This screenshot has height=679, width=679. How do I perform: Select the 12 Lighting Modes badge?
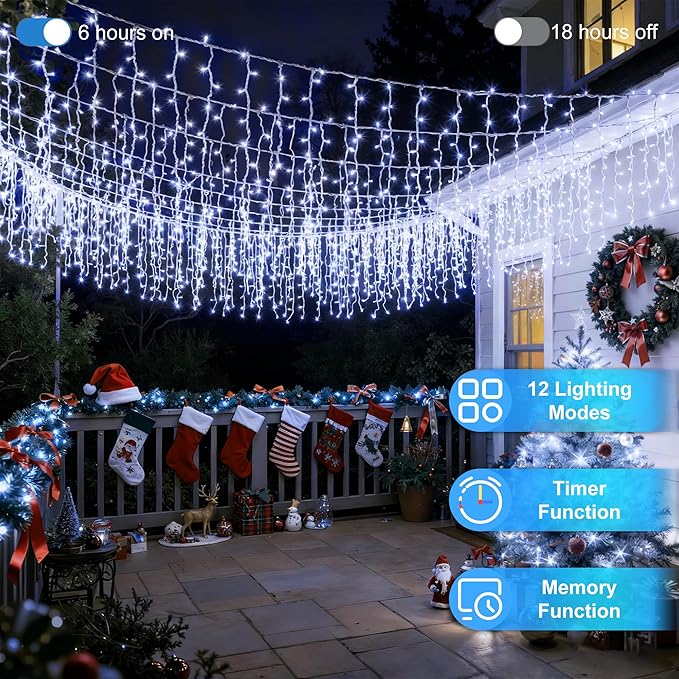coord(560,401)
